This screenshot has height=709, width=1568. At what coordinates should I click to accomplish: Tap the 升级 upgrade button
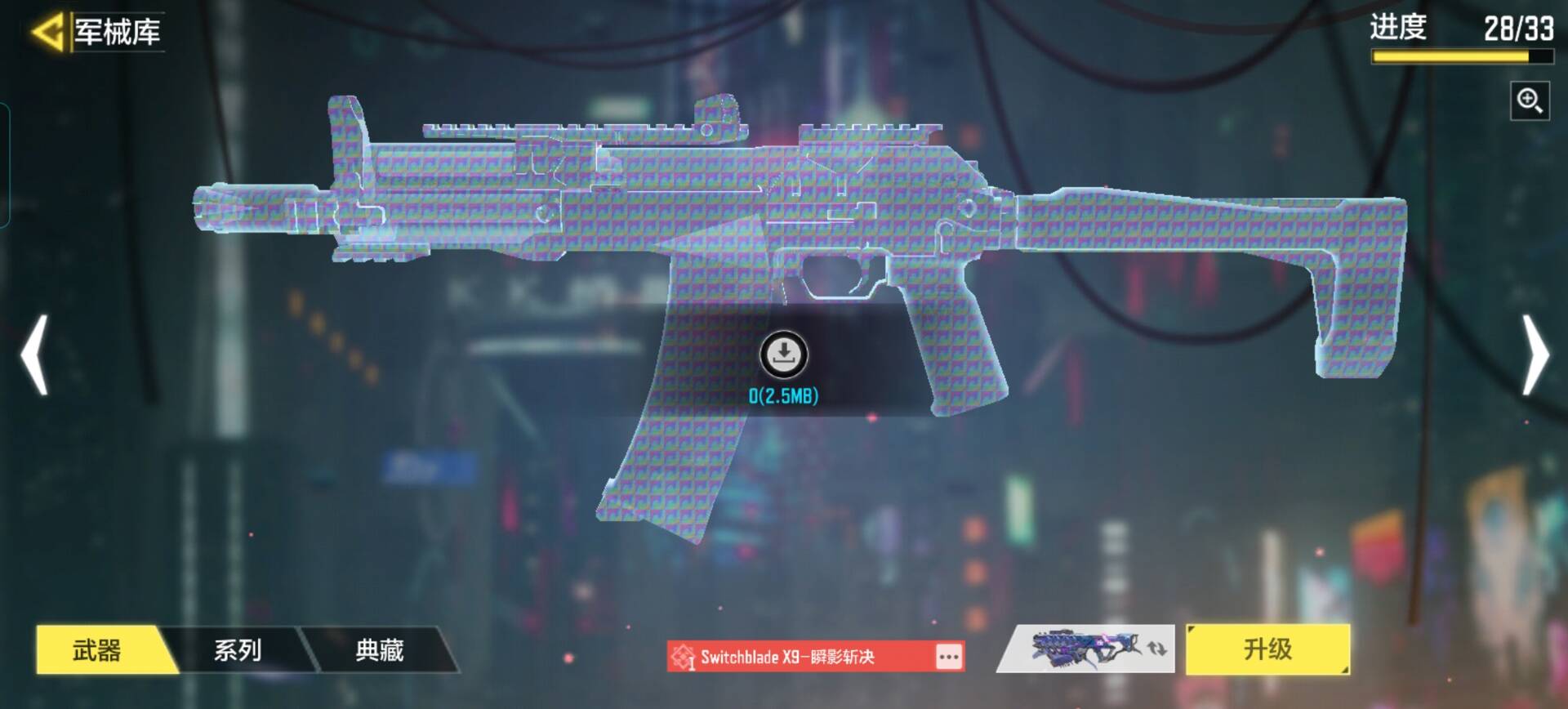click(1267, 649)
